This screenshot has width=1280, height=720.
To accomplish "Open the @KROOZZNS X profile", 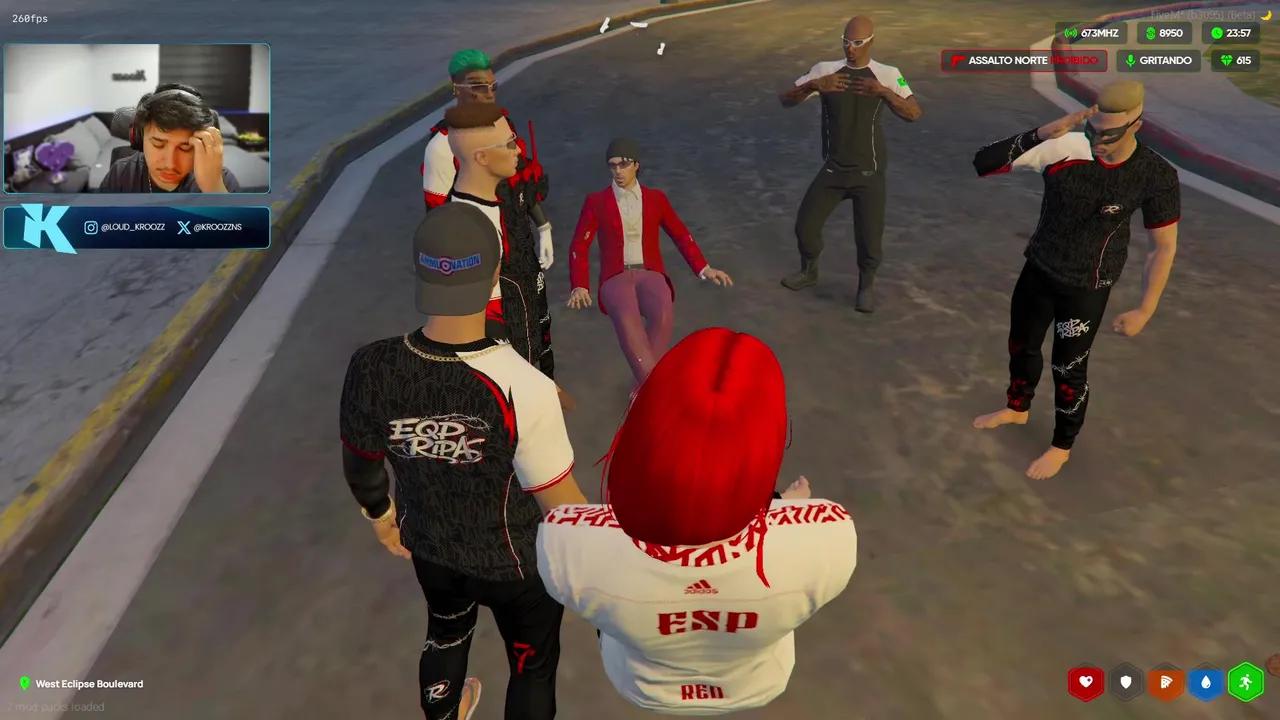I will pyautogui.click(x=218, y=227).
